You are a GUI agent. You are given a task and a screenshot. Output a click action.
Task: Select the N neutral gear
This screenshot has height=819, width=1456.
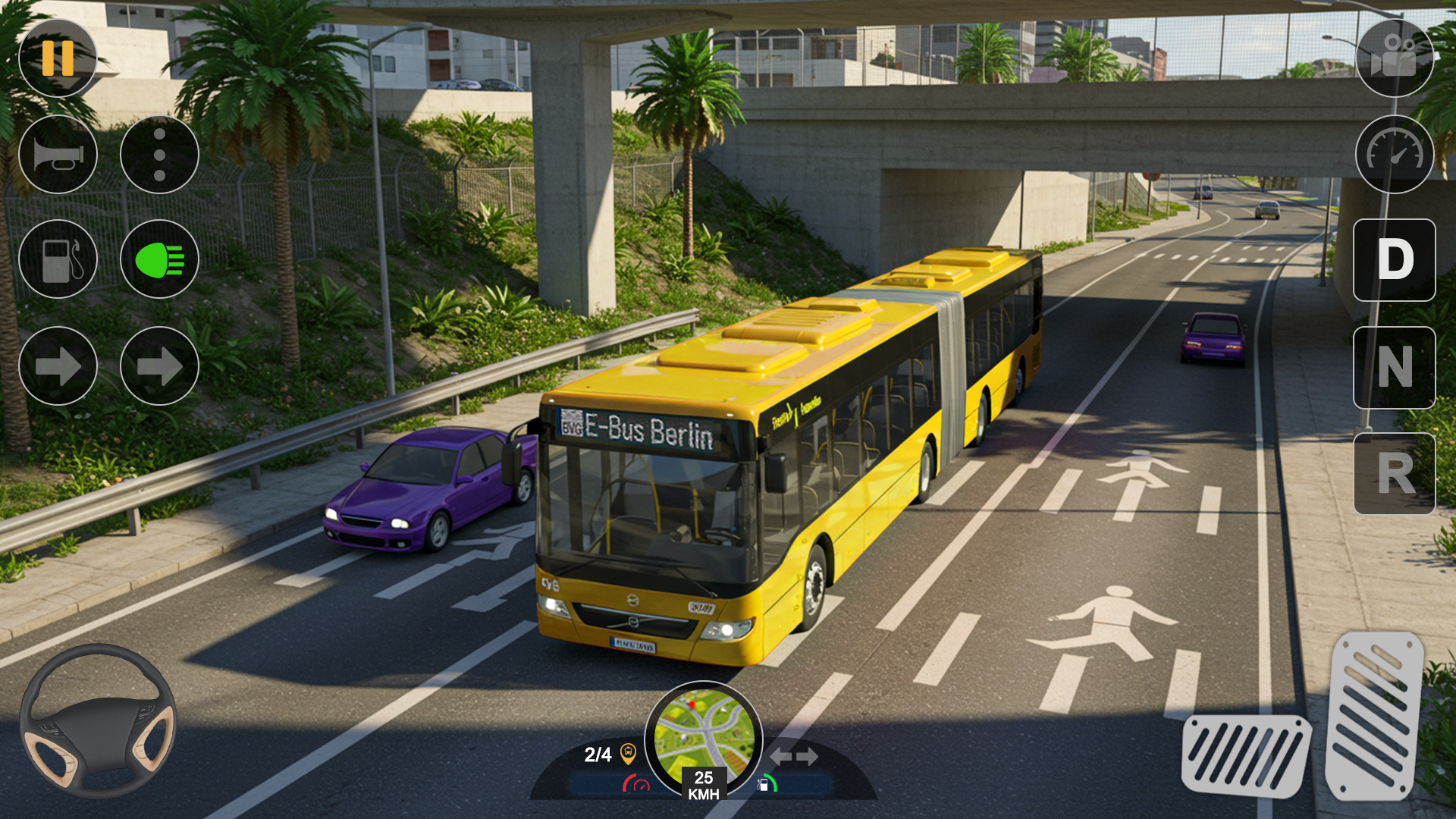click(1395, 368)
